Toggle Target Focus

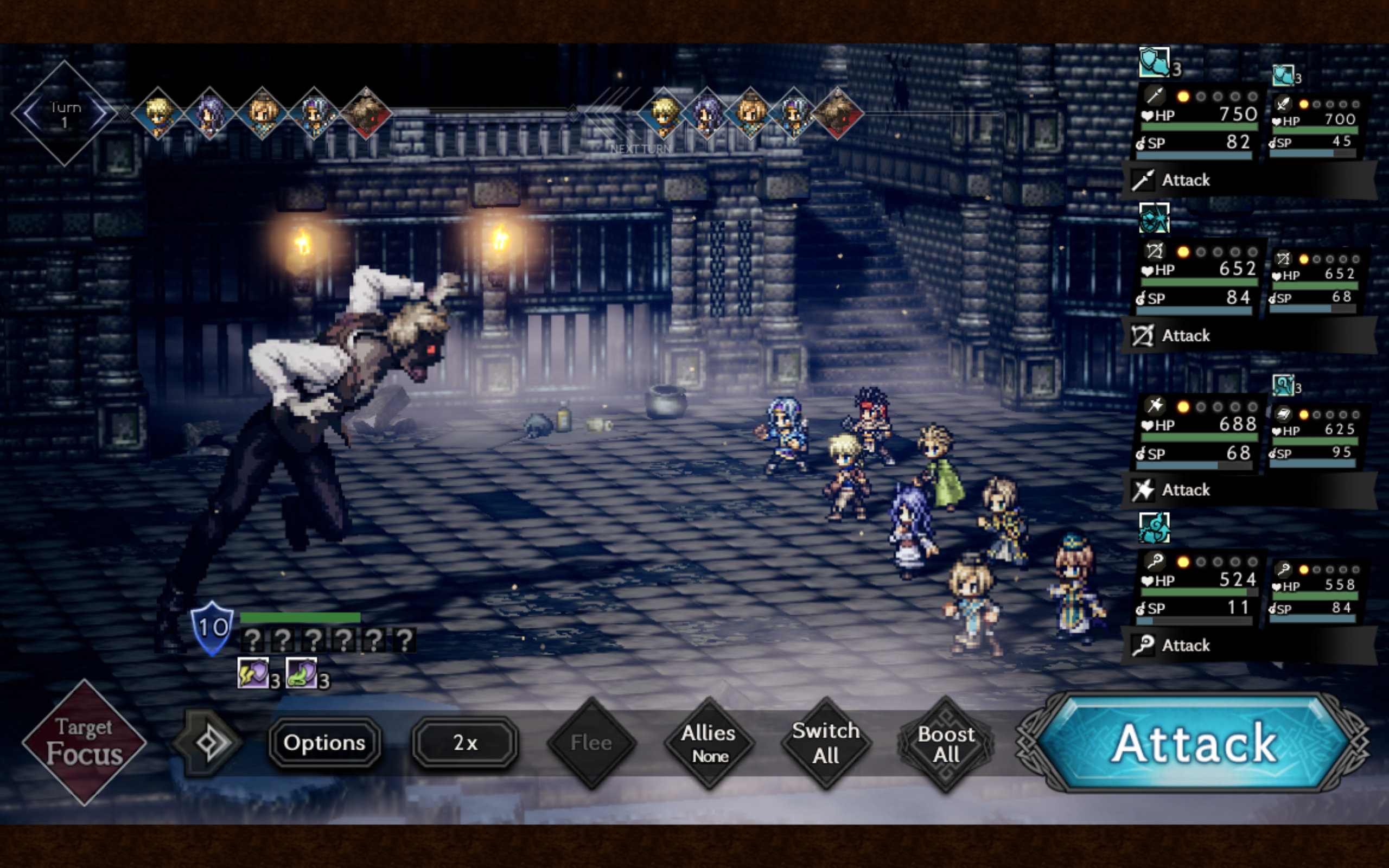85,742
